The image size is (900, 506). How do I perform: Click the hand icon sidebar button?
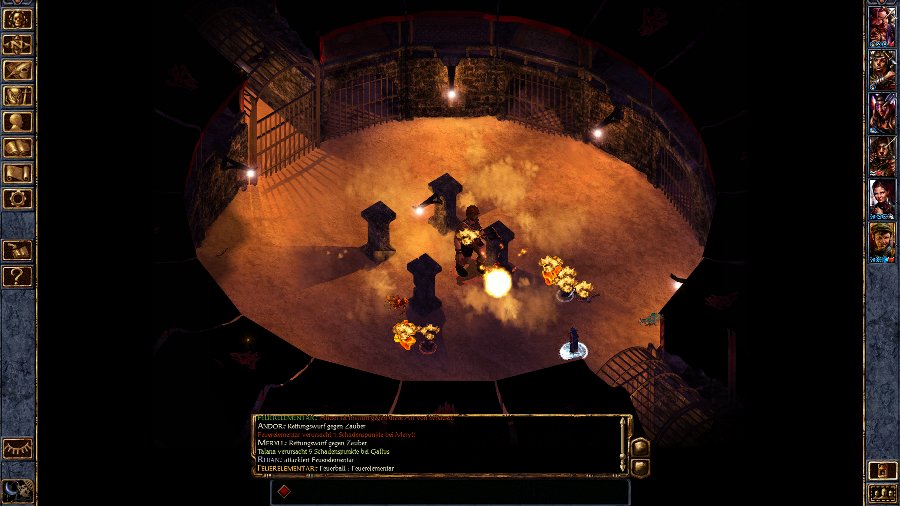(18, 250)
